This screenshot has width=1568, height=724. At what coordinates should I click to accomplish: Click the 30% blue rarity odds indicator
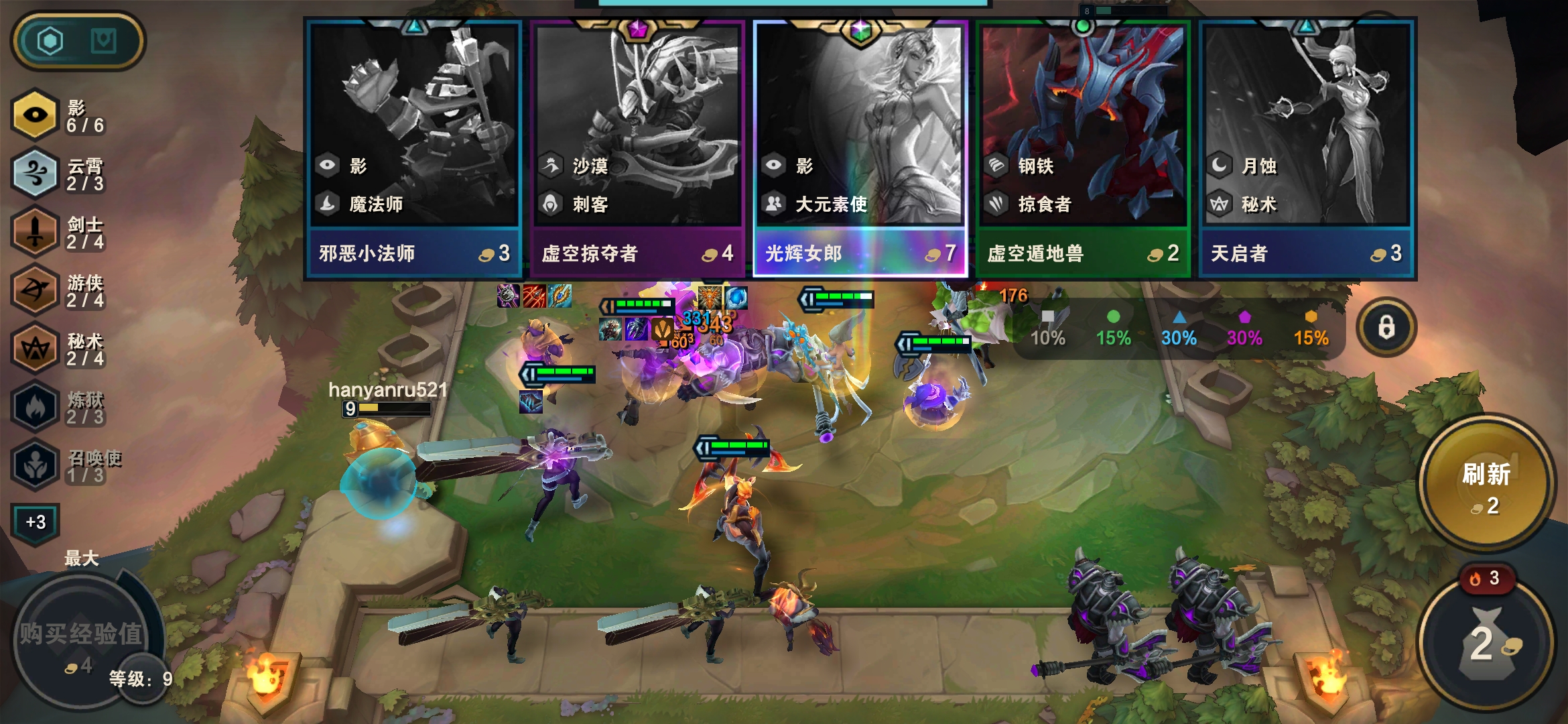1180,328
